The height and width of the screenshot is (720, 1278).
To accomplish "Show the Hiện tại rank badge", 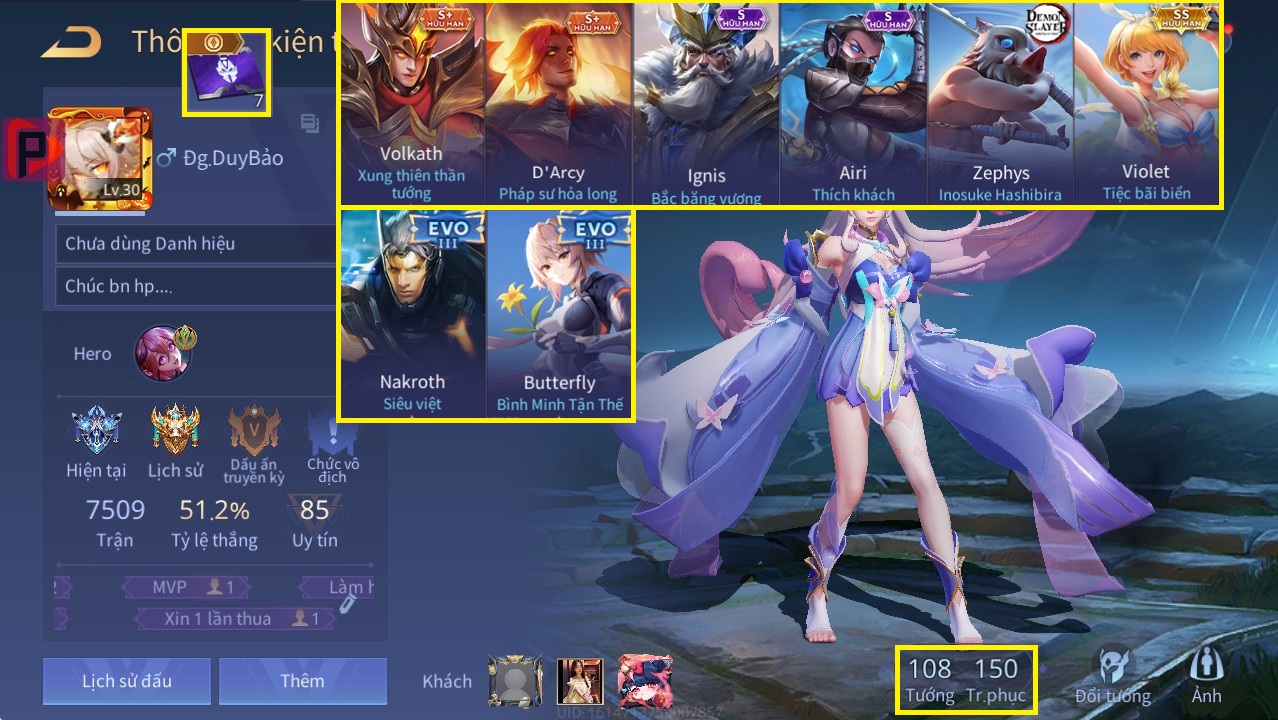I will point(97,430).
